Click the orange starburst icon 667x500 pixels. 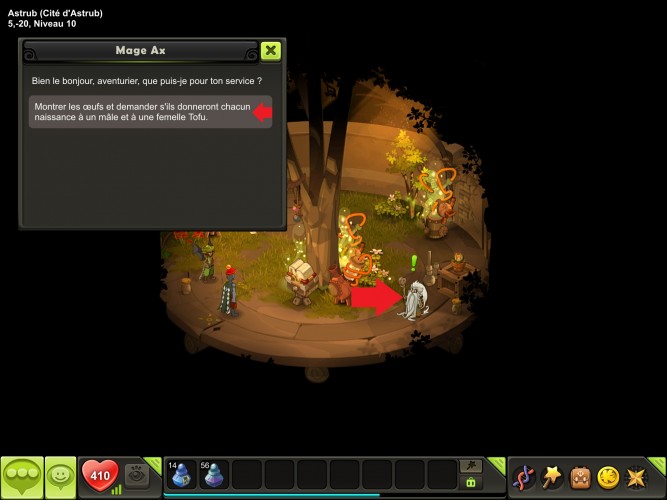click(x=636, y=476)
